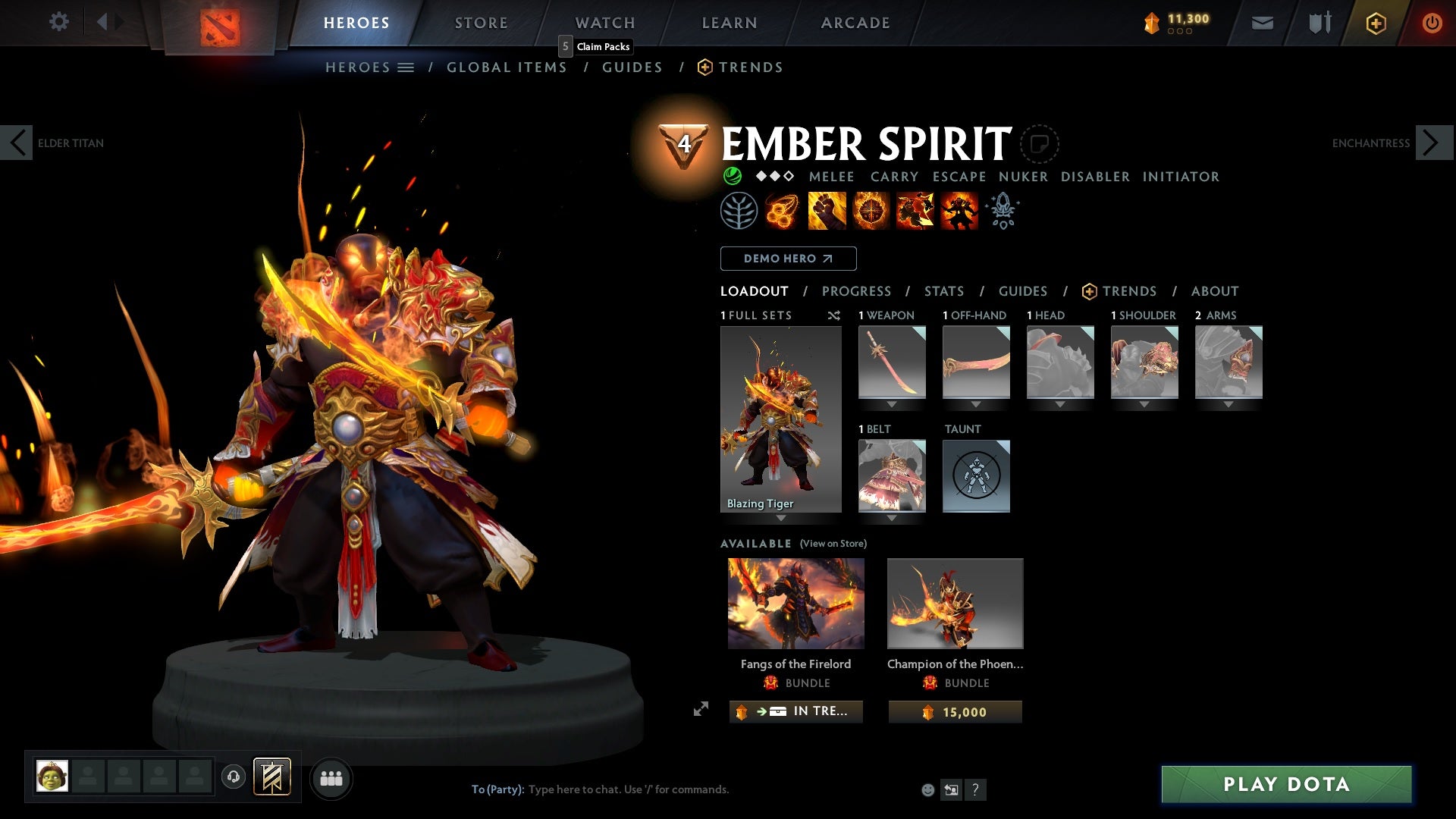Click the shuffle icon next to Full Sets
The width and height of the screenshot is (1456, 819).
pos(833,315)
